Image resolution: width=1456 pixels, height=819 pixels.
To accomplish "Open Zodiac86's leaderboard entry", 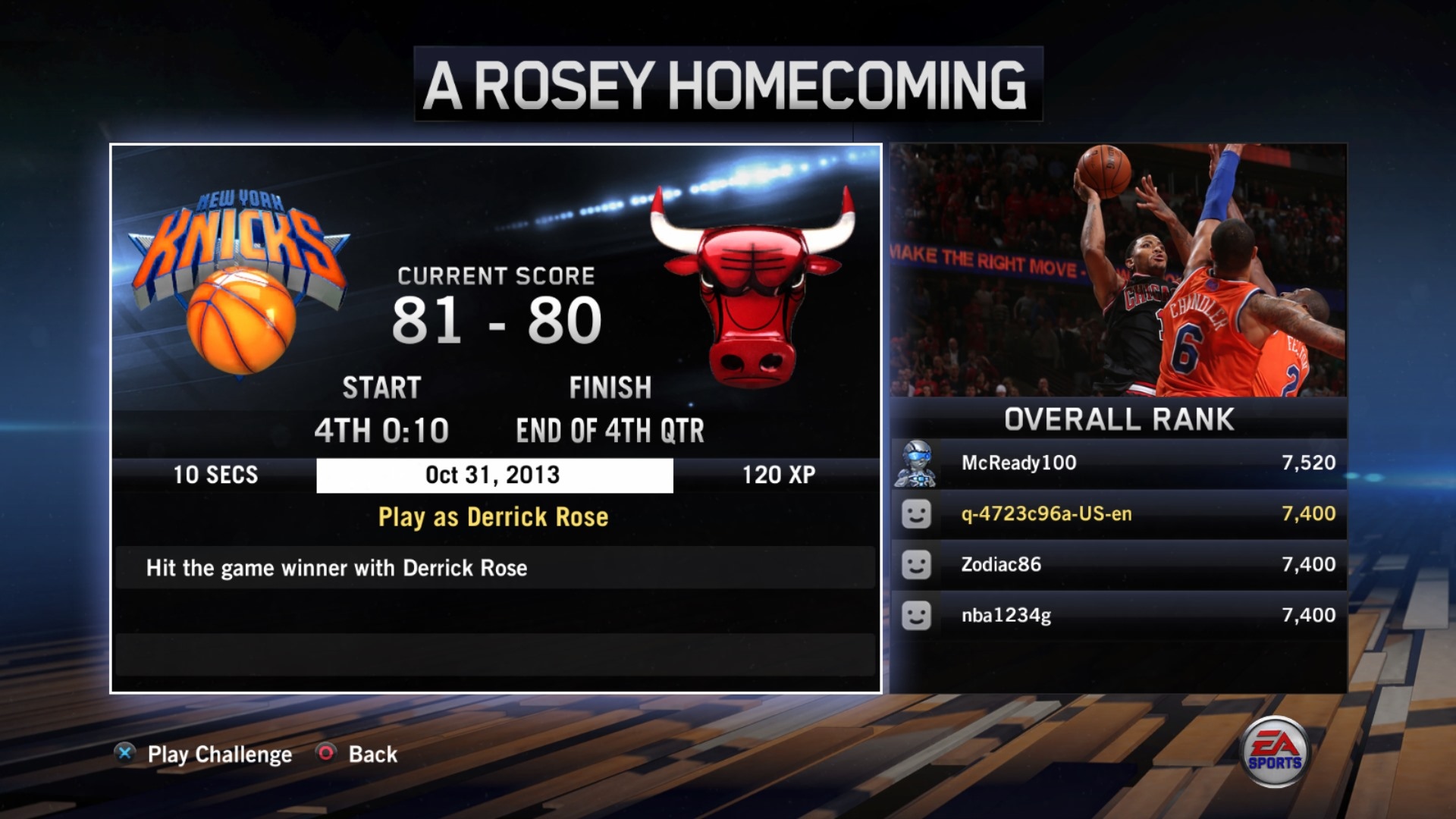I will click(x=1118, y=564).
